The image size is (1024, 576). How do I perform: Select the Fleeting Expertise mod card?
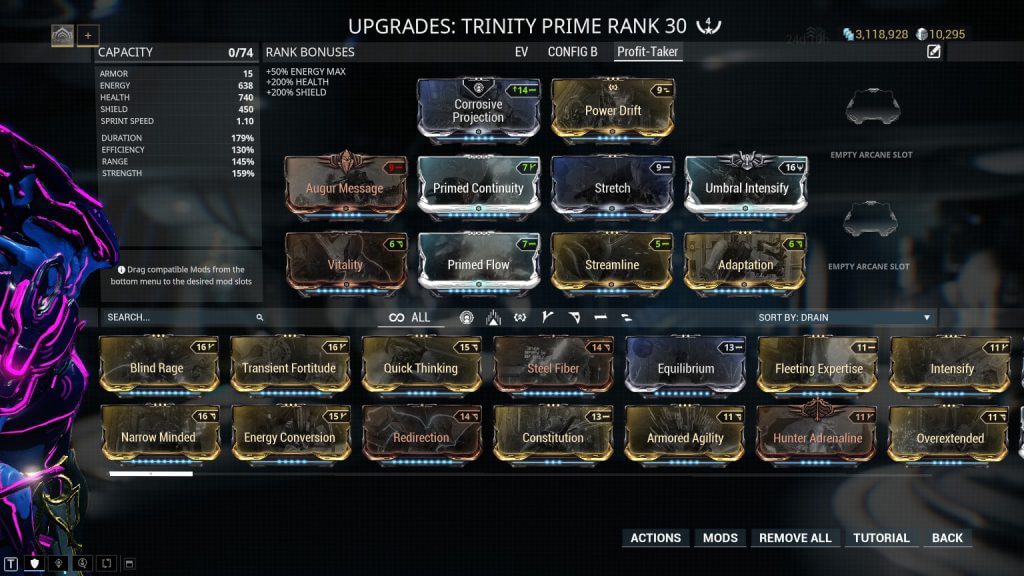pos(817,367)
